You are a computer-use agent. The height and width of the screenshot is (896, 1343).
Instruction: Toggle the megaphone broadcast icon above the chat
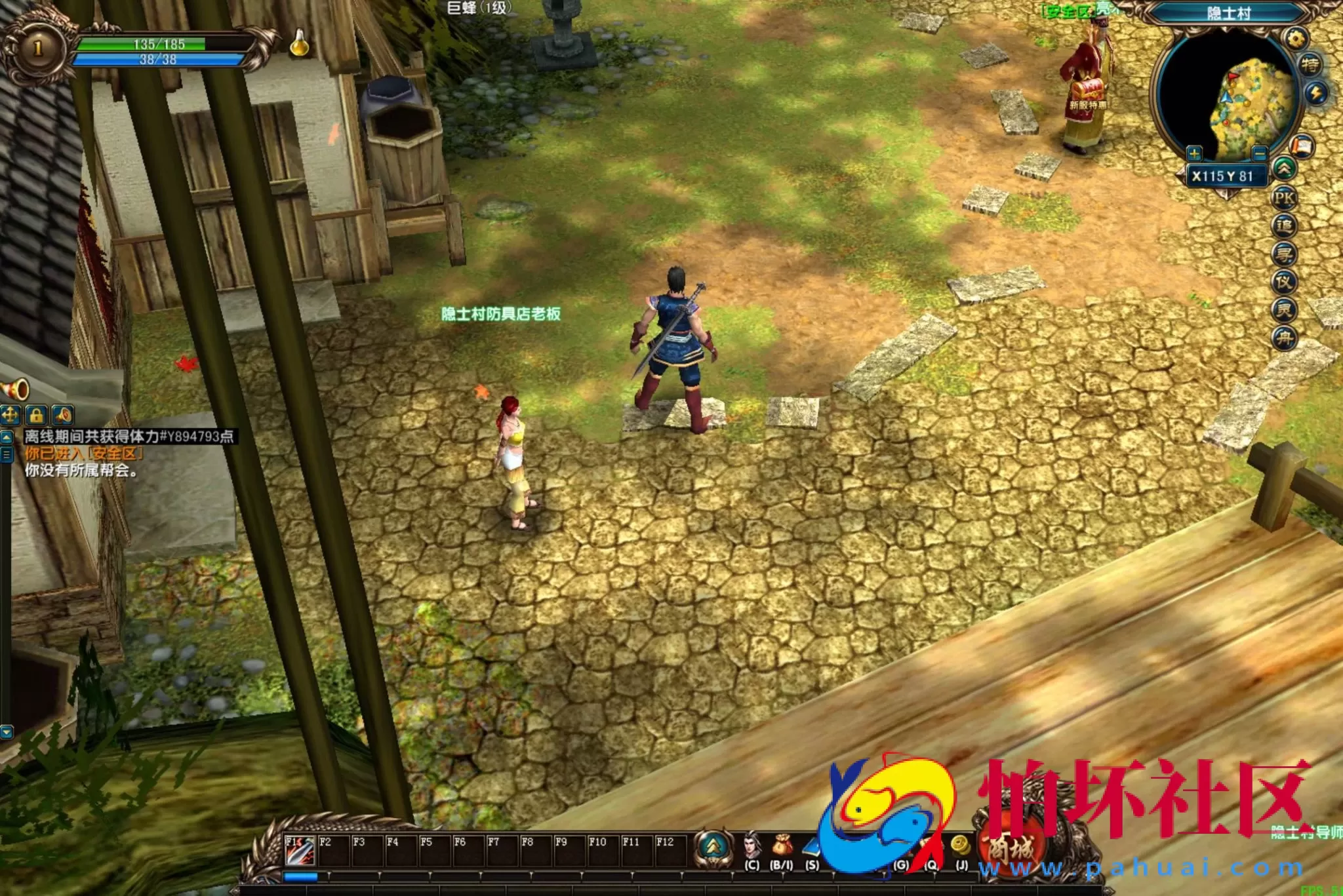tap(63, 415)
